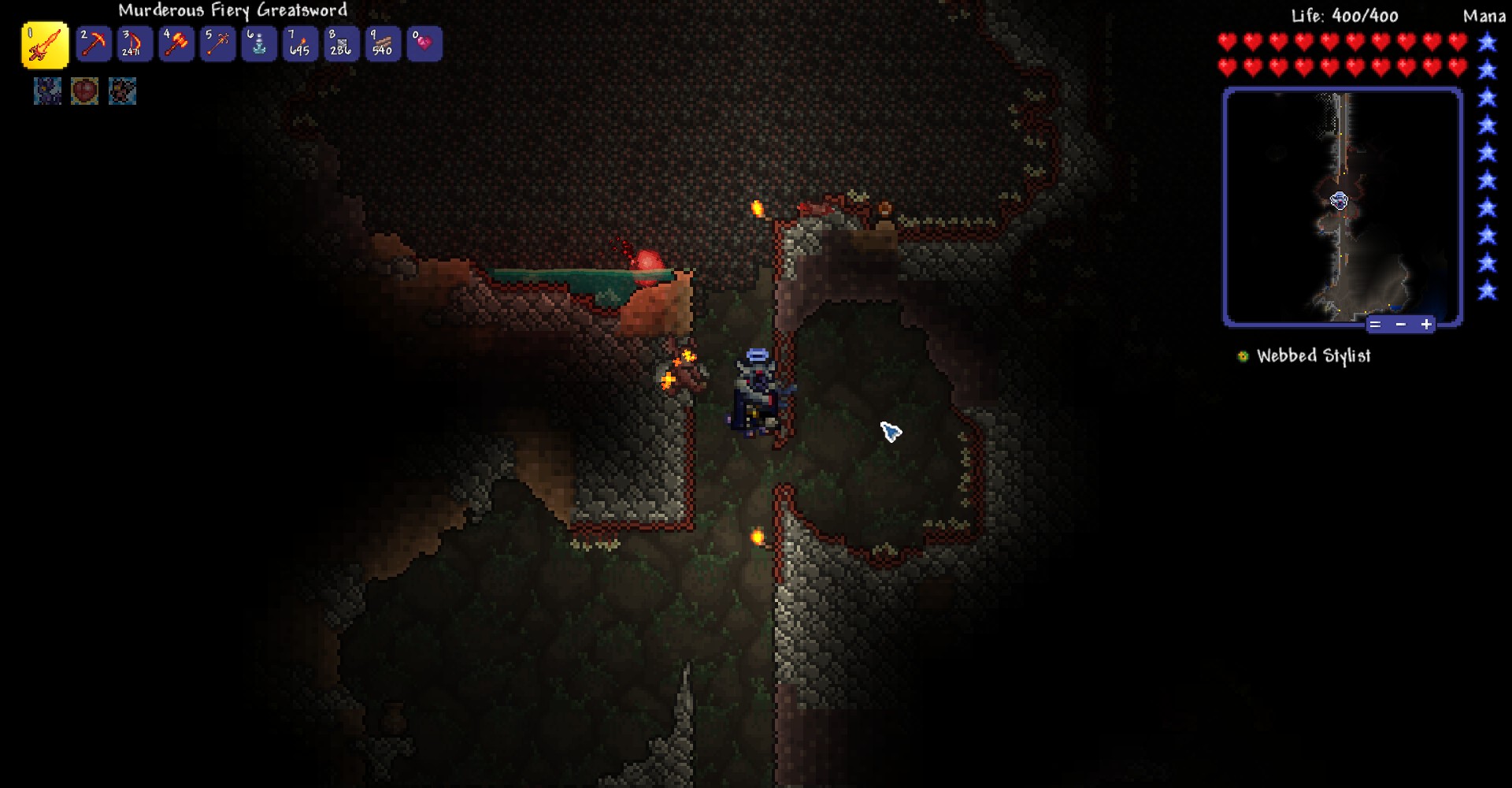
Task: Select the 540 wood in hotbar slot 9
Action: [x=382, y=43]
